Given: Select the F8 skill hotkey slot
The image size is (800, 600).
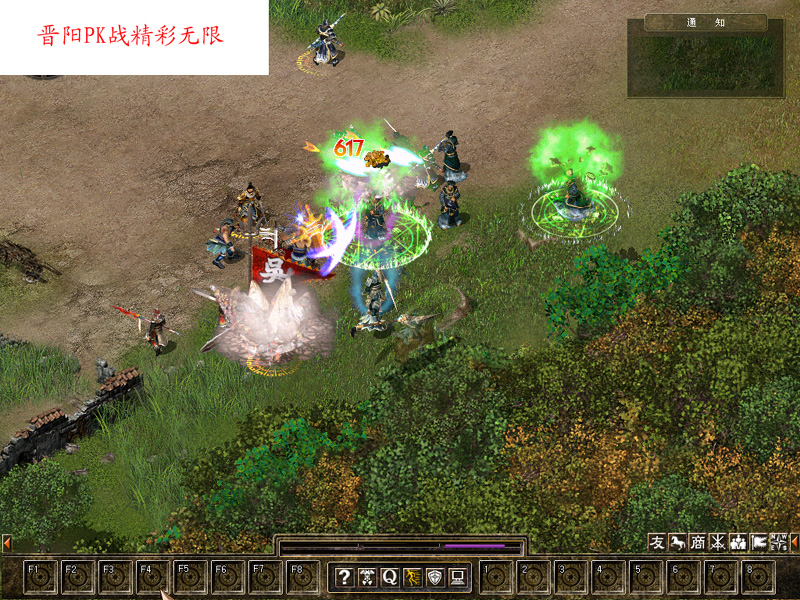Looking at the screenshot, I should pos(304,578).
